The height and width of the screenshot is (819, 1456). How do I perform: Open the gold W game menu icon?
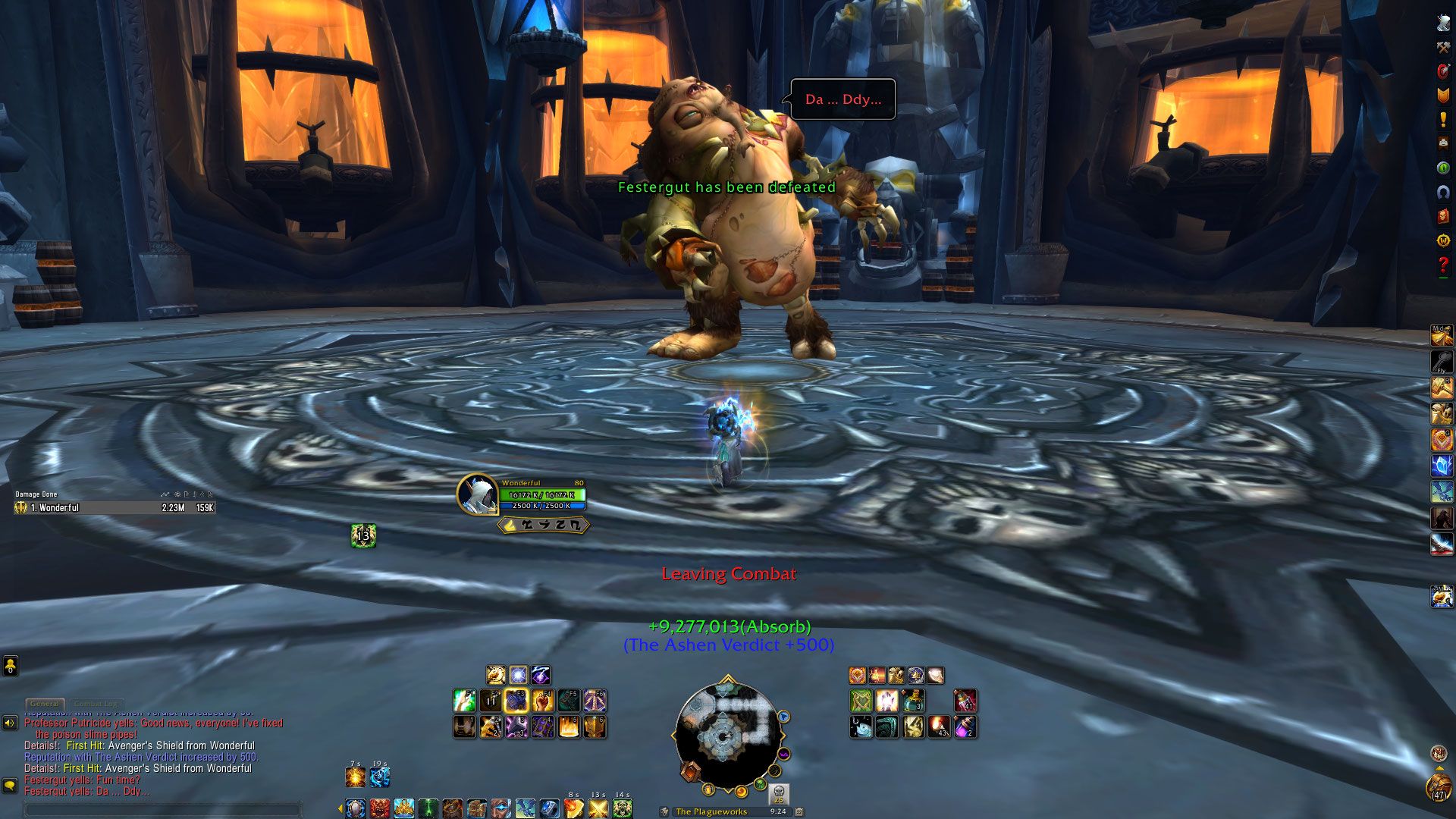[1443, 240]
